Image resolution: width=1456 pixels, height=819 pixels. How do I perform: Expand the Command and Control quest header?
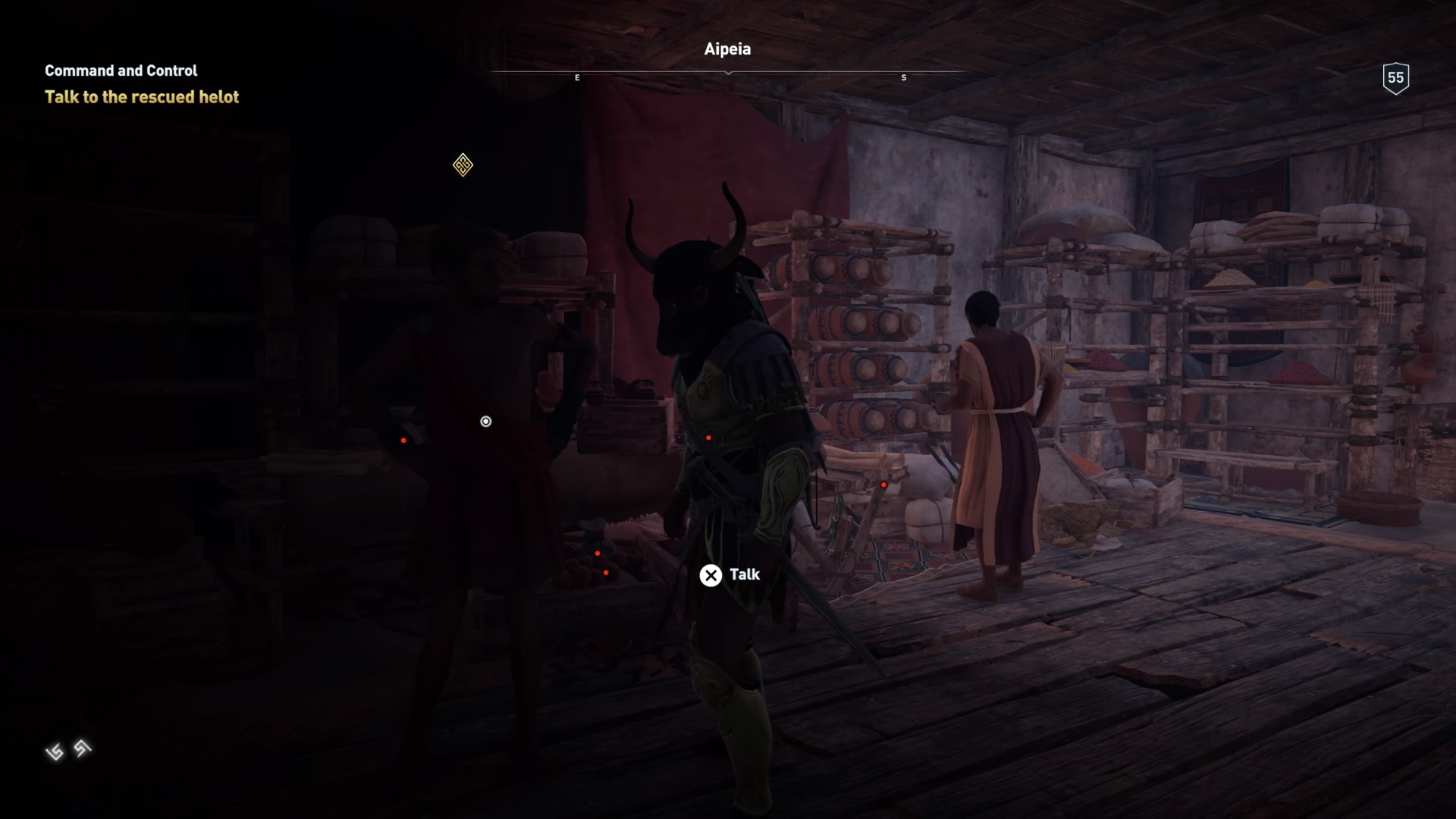(120, 71)
